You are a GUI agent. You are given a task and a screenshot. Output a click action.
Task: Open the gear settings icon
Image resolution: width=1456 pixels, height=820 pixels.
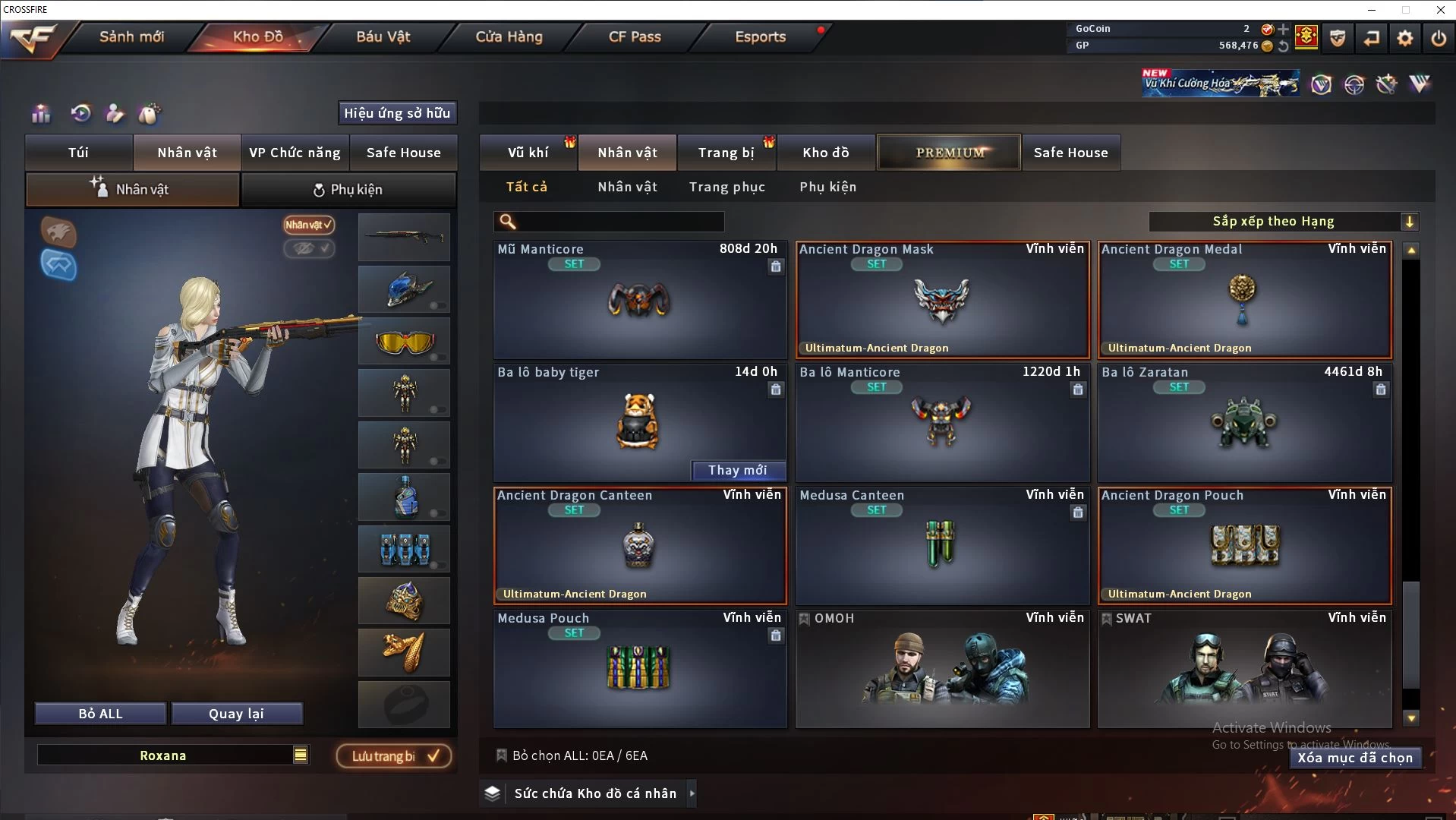click(x=1404, y=37)
